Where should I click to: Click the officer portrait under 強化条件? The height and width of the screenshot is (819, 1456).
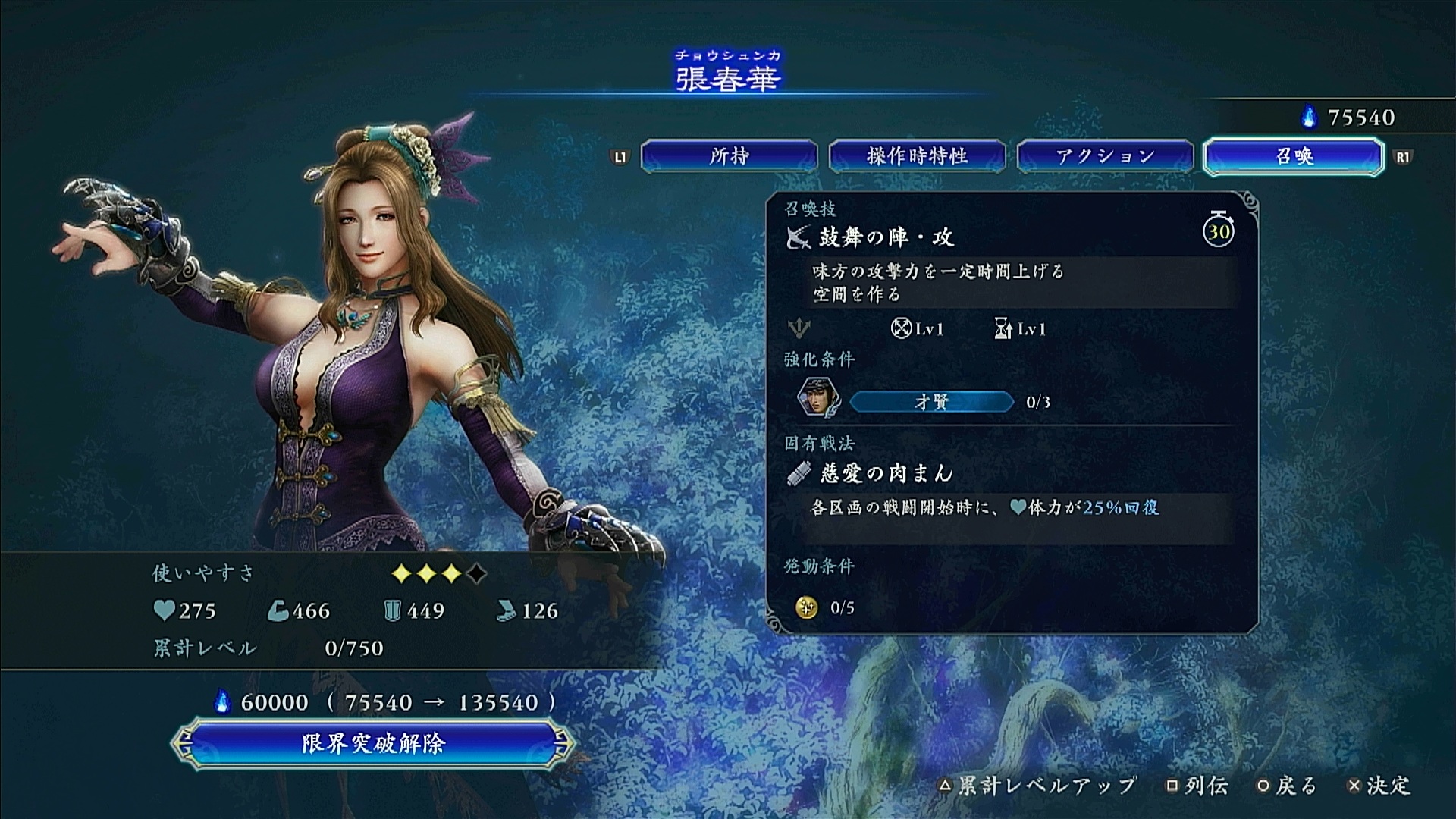coord(817,399)
